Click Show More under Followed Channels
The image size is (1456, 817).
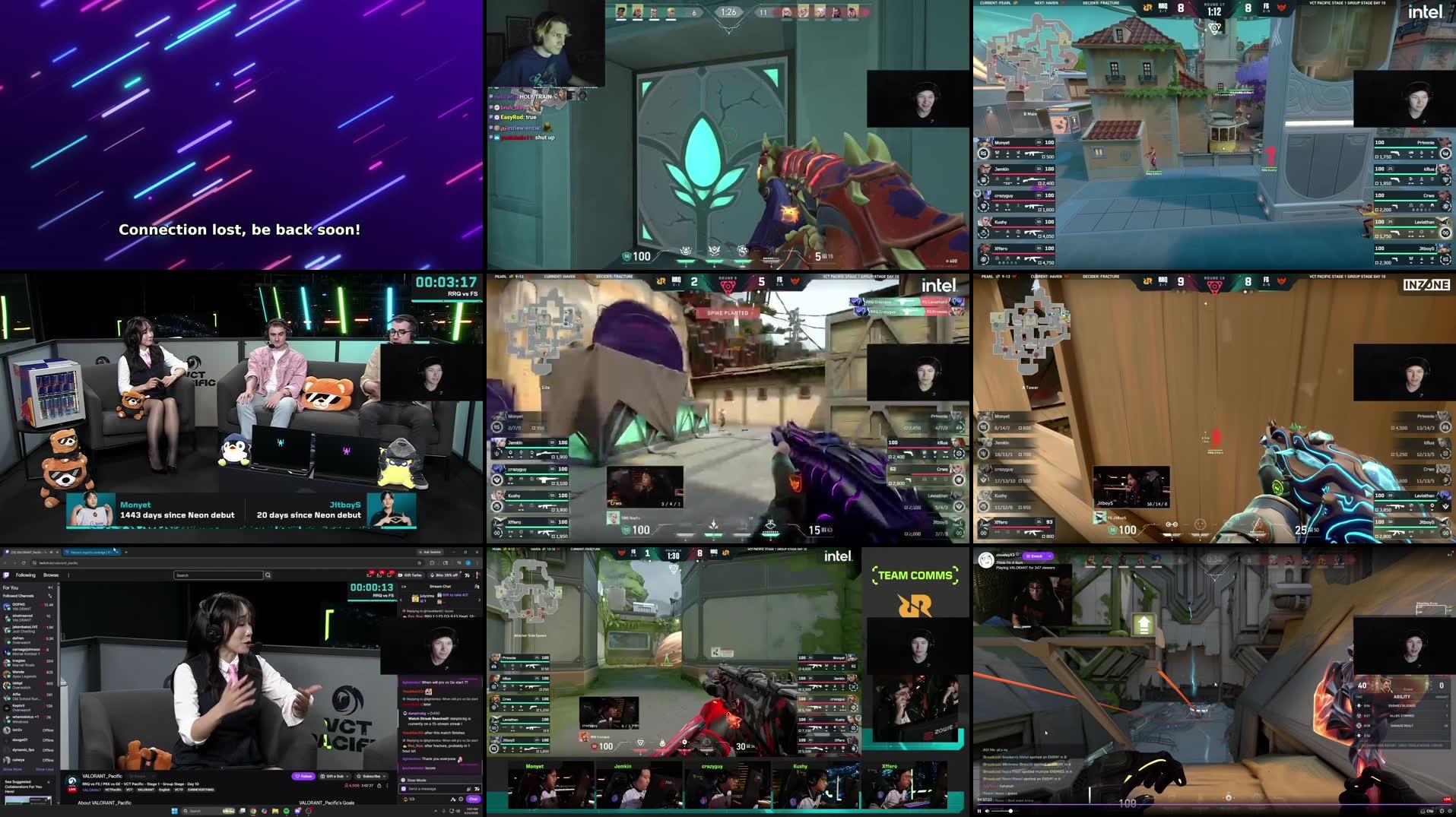pyautogui.click(x=14, y=769)
